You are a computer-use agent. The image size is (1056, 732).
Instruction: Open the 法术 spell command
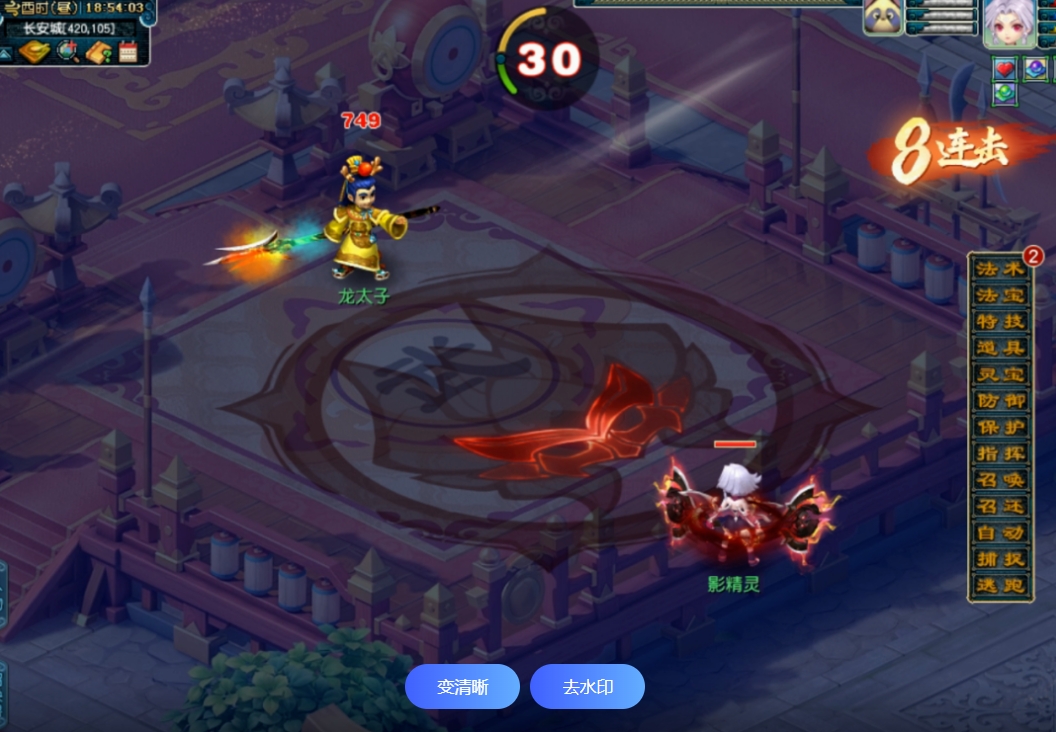tap(1000, 270)
